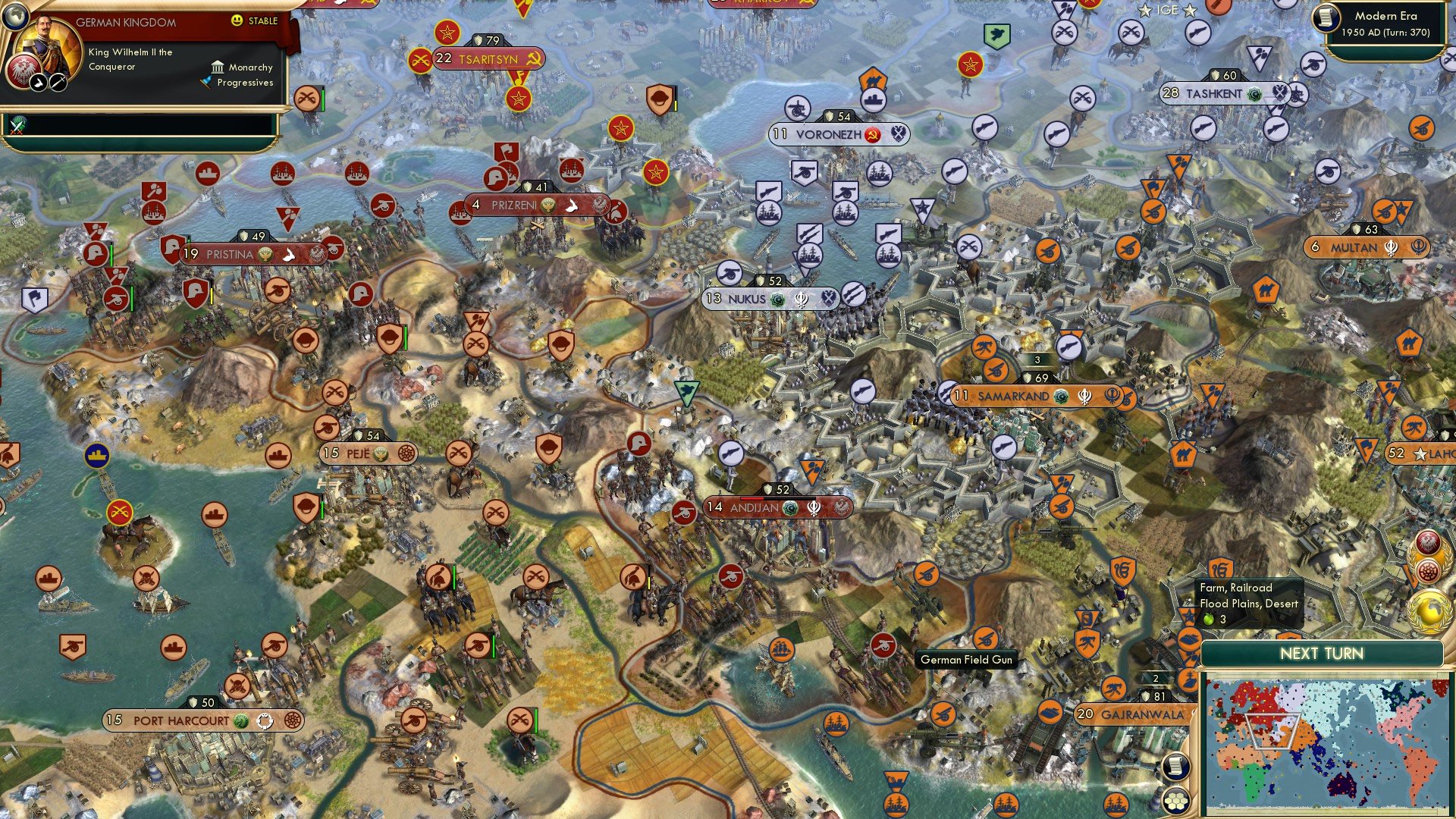Click the STABLE happiness smiley indicator

(x=237, y=21)
